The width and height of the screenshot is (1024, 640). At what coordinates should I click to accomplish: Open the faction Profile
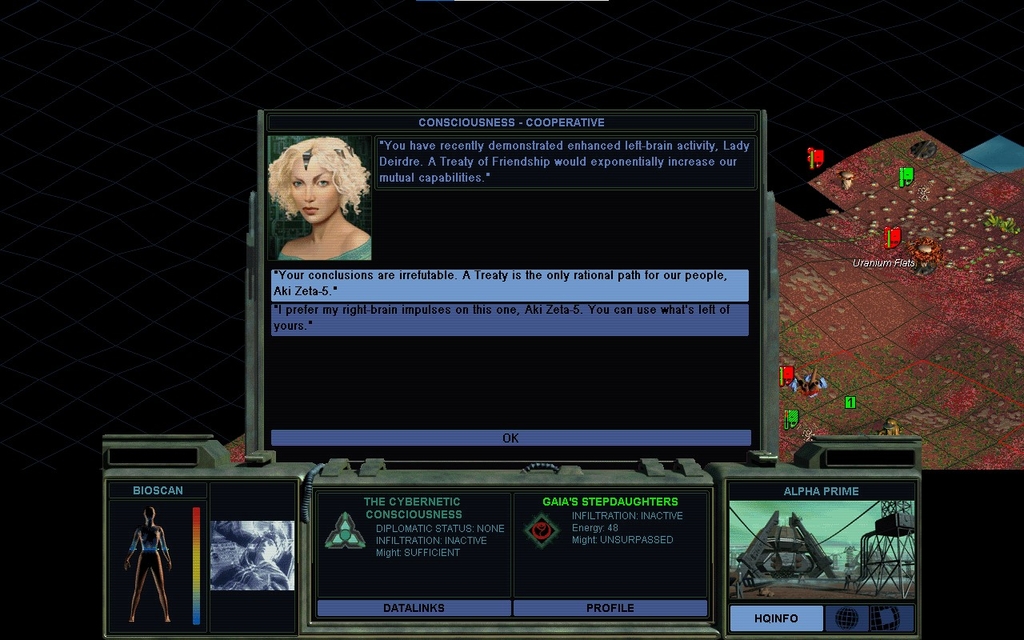tap(610, 608)
